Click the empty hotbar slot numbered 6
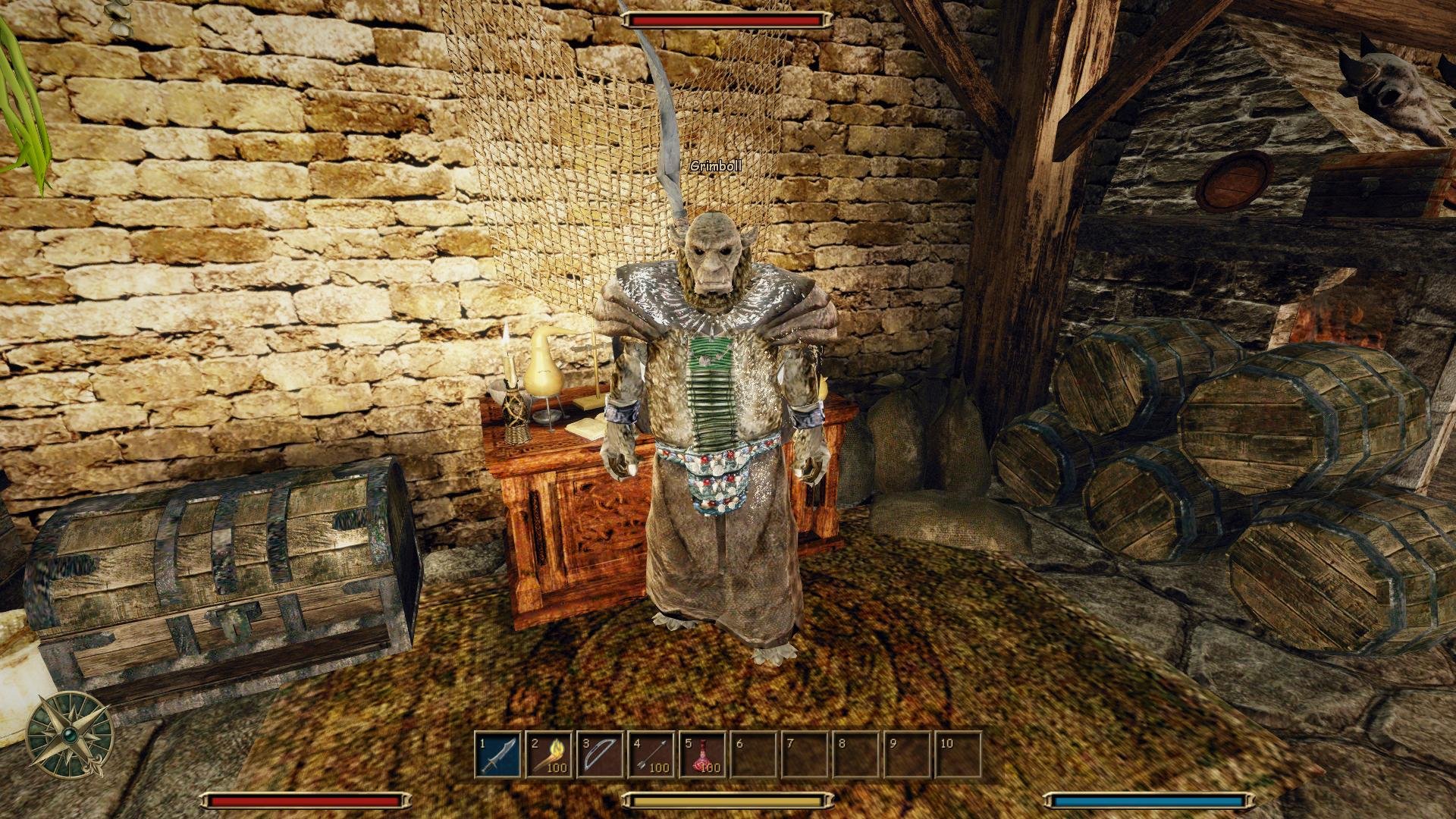 coord(755,755)
